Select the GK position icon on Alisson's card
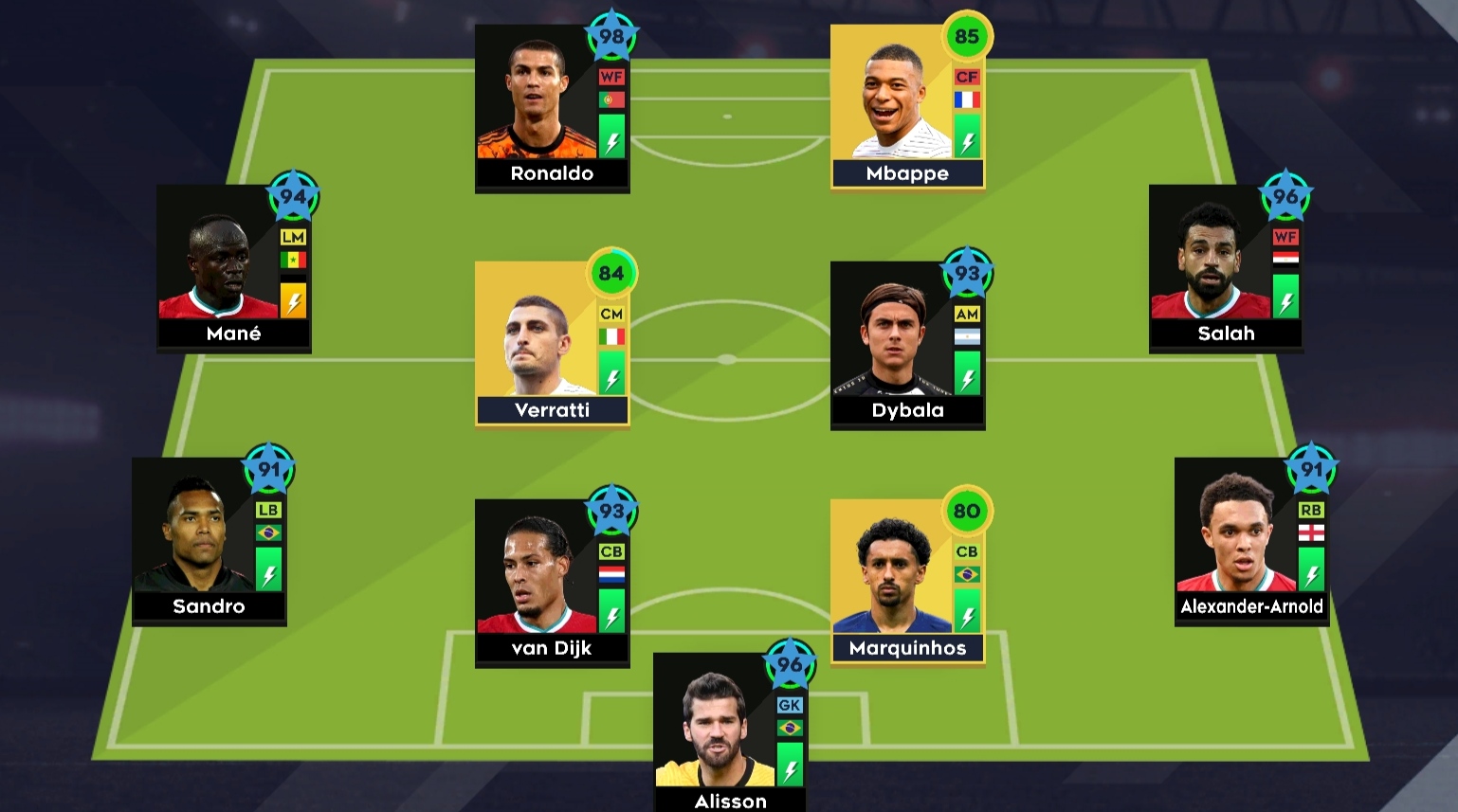Viewport: 1458px width, 812px height. coord(790,705)
